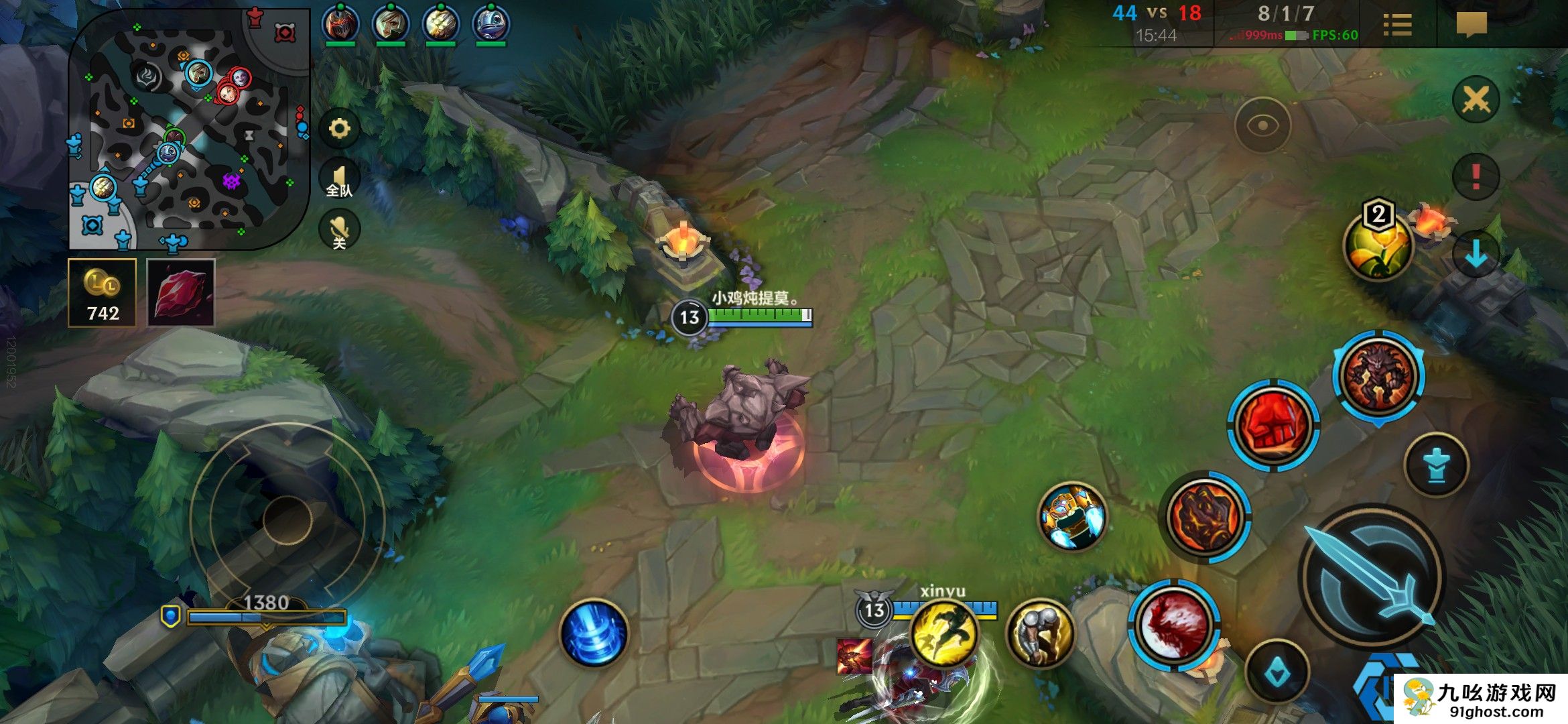Tap the blue turret targeting button
This screenshot has height=724, width=1568.
(x=1436, y=465)
